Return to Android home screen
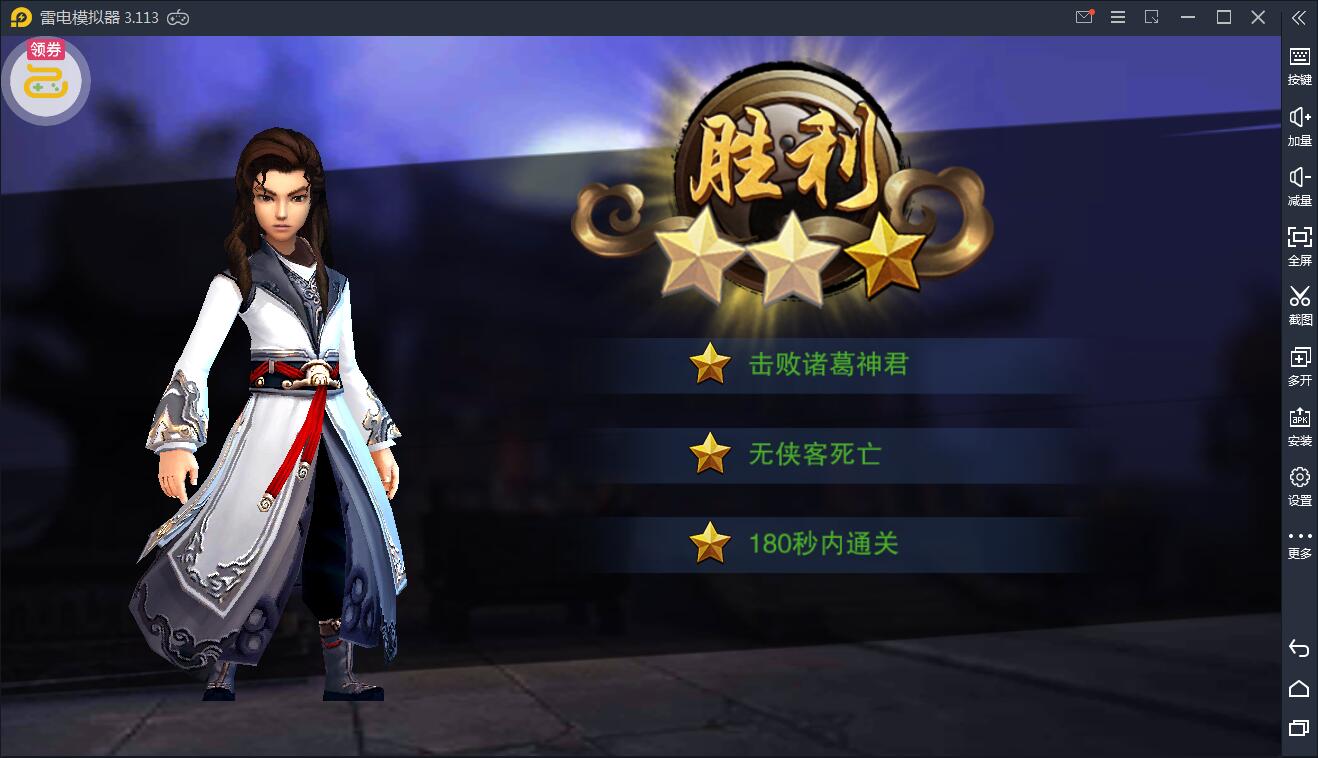This screenshot has width=1318, height=758. coord(1299,688)
